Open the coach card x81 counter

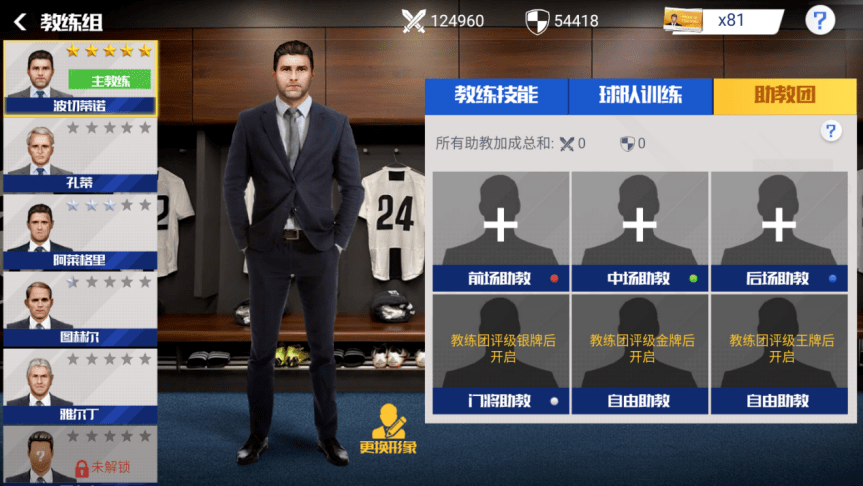722,21
